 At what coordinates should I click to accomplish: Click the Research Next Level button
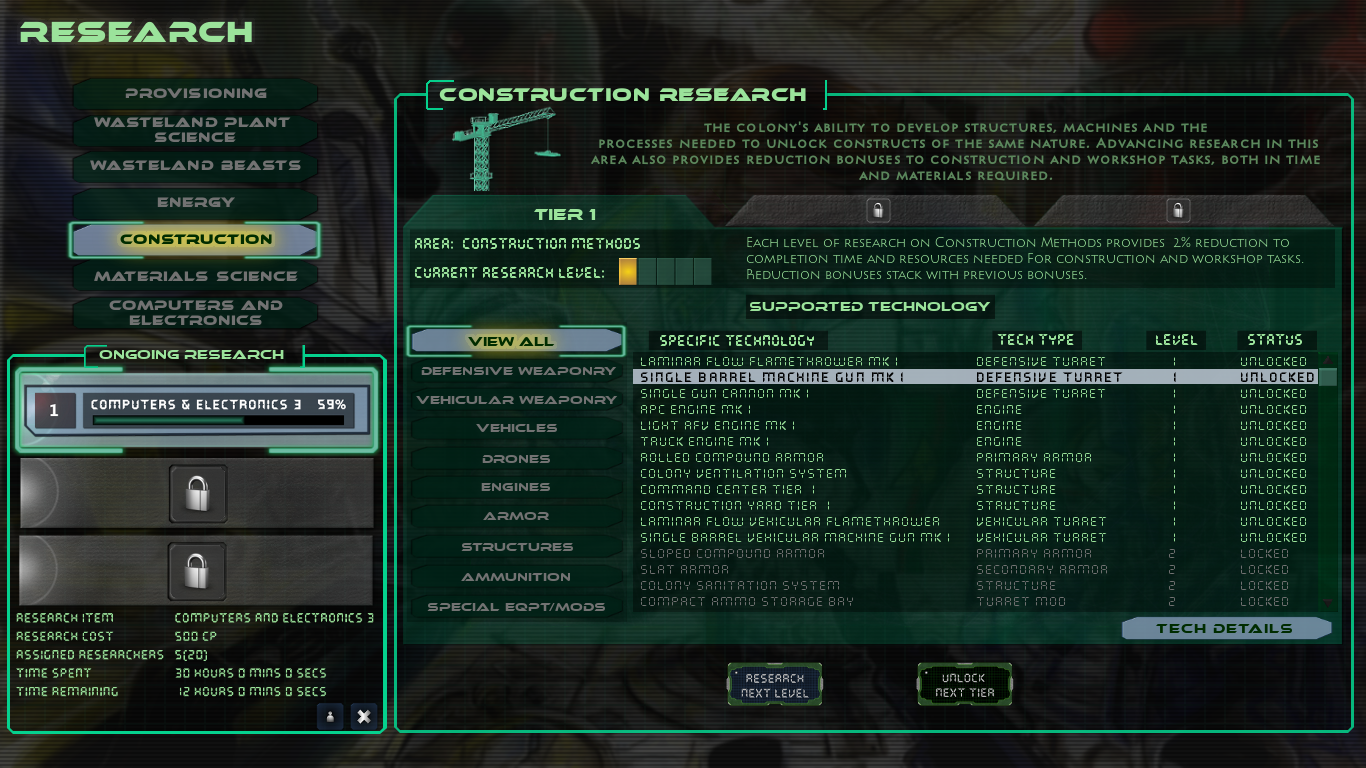(774, 684)
